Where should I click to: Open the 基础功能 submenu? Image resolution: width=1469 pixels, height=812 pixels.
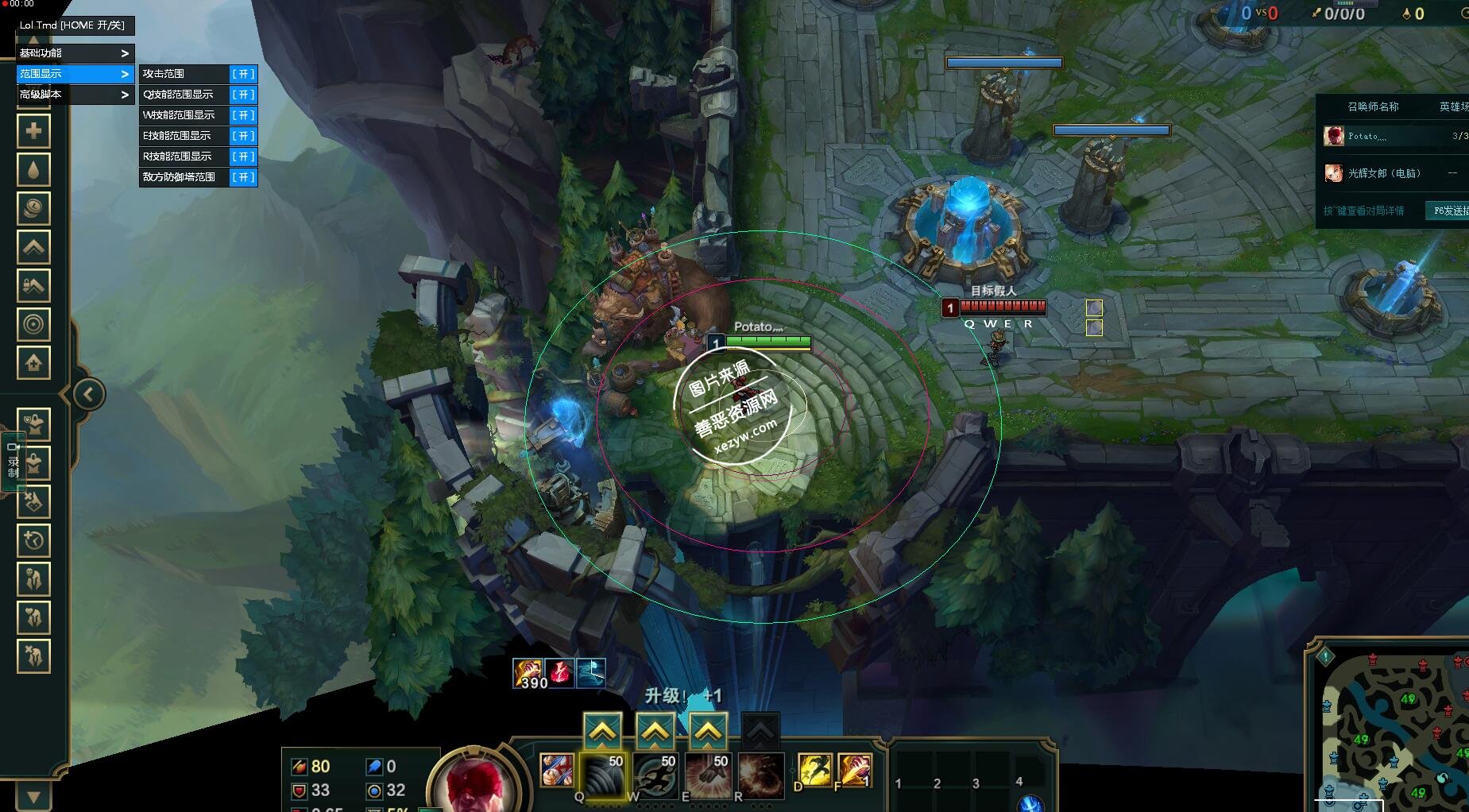coord(75,53)
